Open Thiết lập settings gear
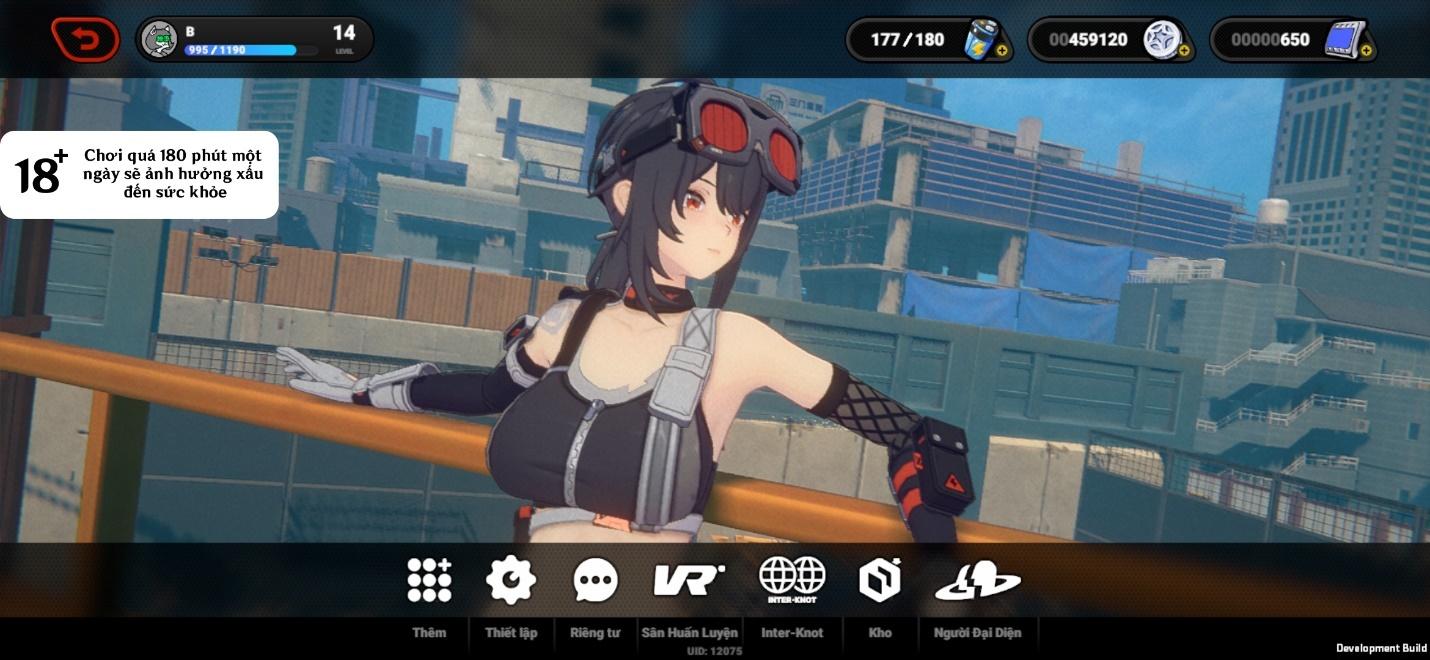Viewport: 1430px width, 660px height. [x=511, y=580]
